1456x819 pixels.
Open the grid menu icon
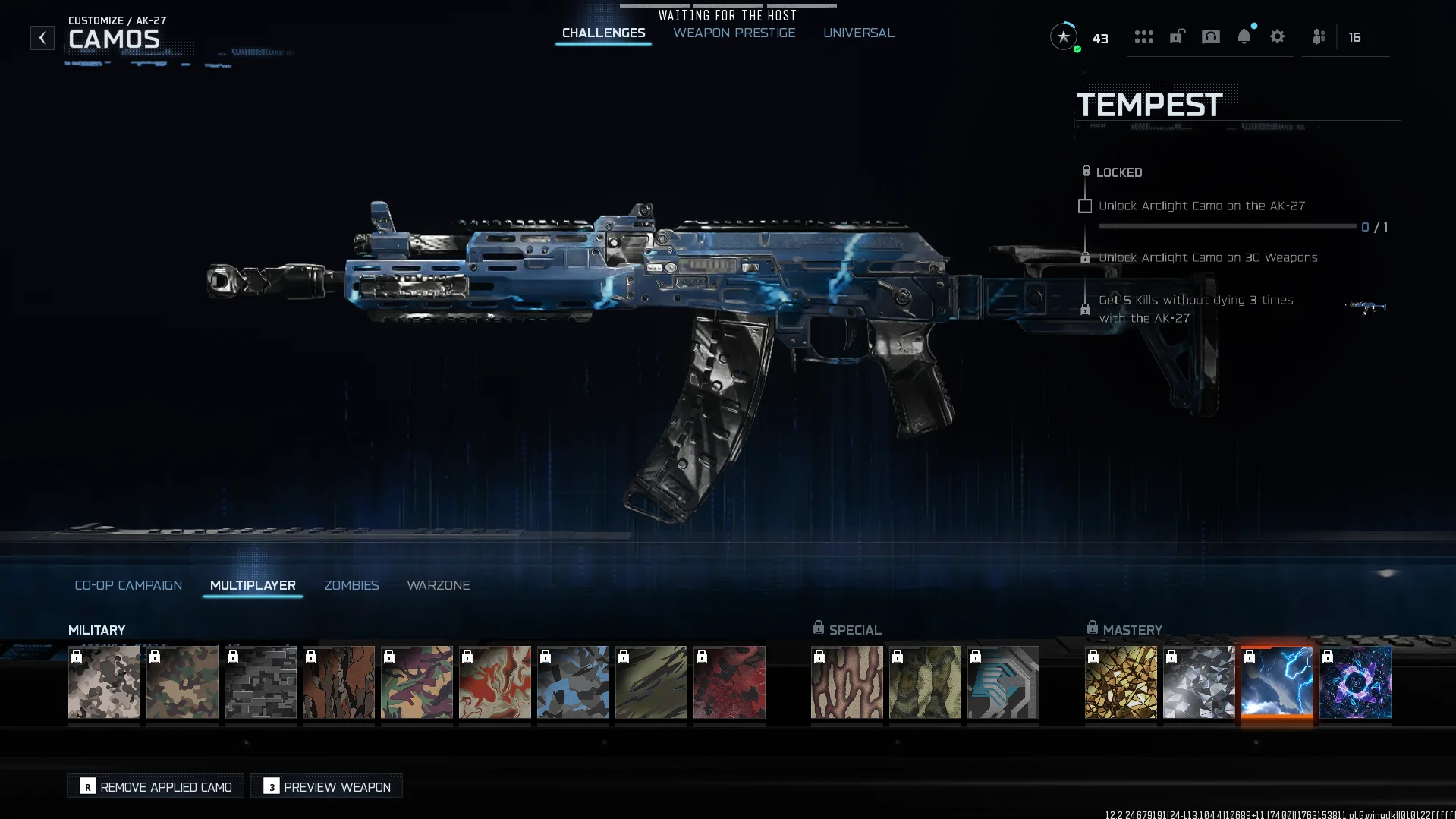point(1143,36)
